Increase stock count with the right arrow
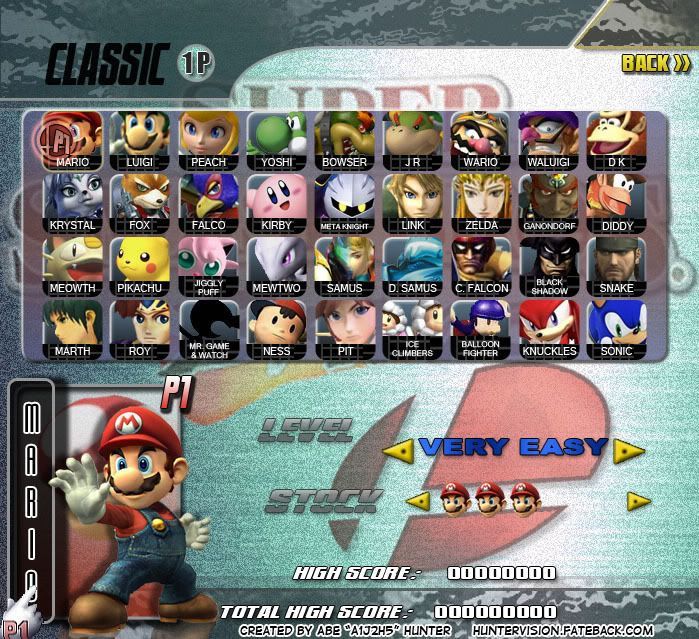The height and width of the screenshot is (639, 699). tap(639, 501)
